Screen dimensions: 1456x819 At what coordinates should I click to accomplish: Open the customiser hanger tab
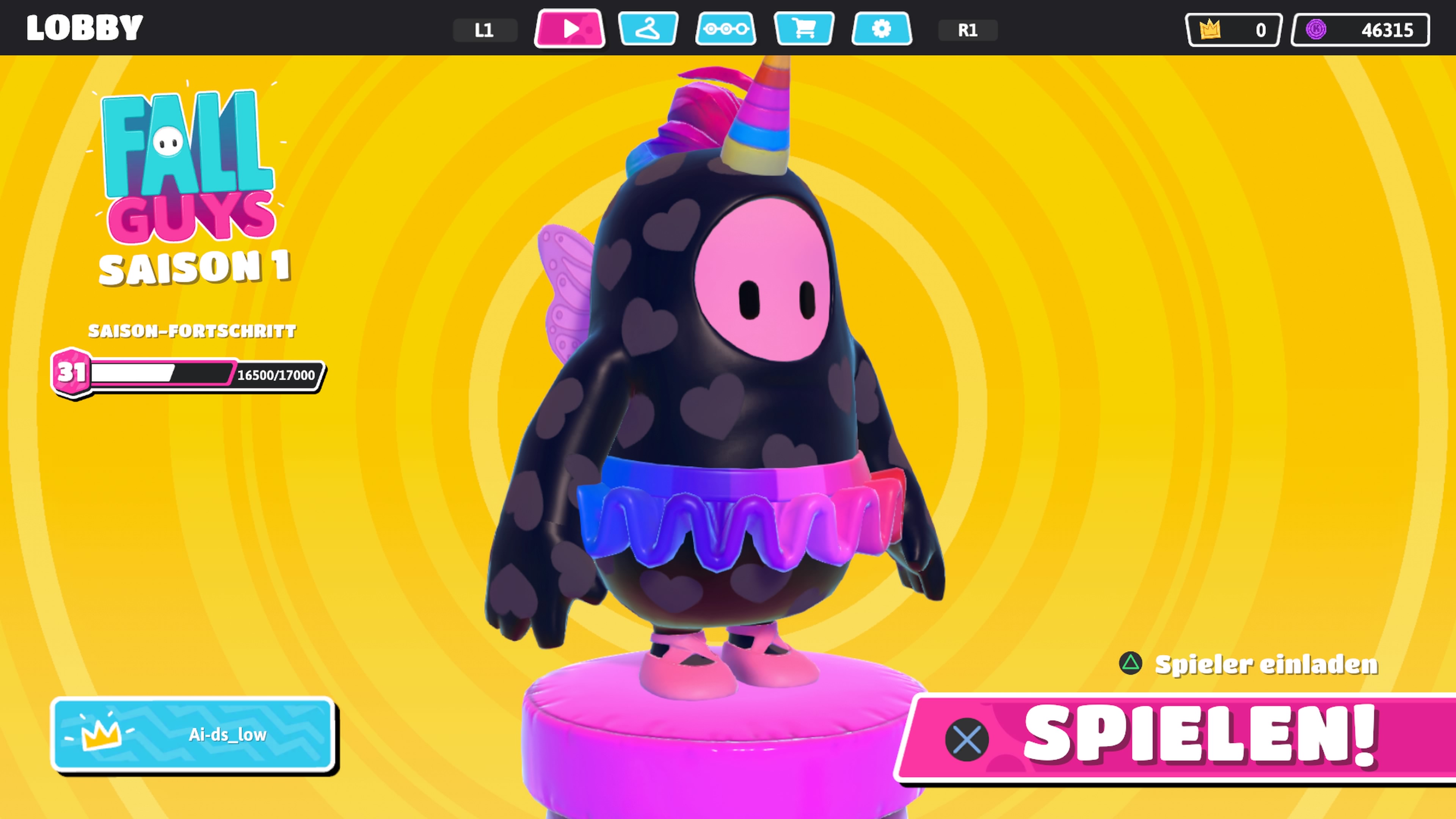click(648, 28)
